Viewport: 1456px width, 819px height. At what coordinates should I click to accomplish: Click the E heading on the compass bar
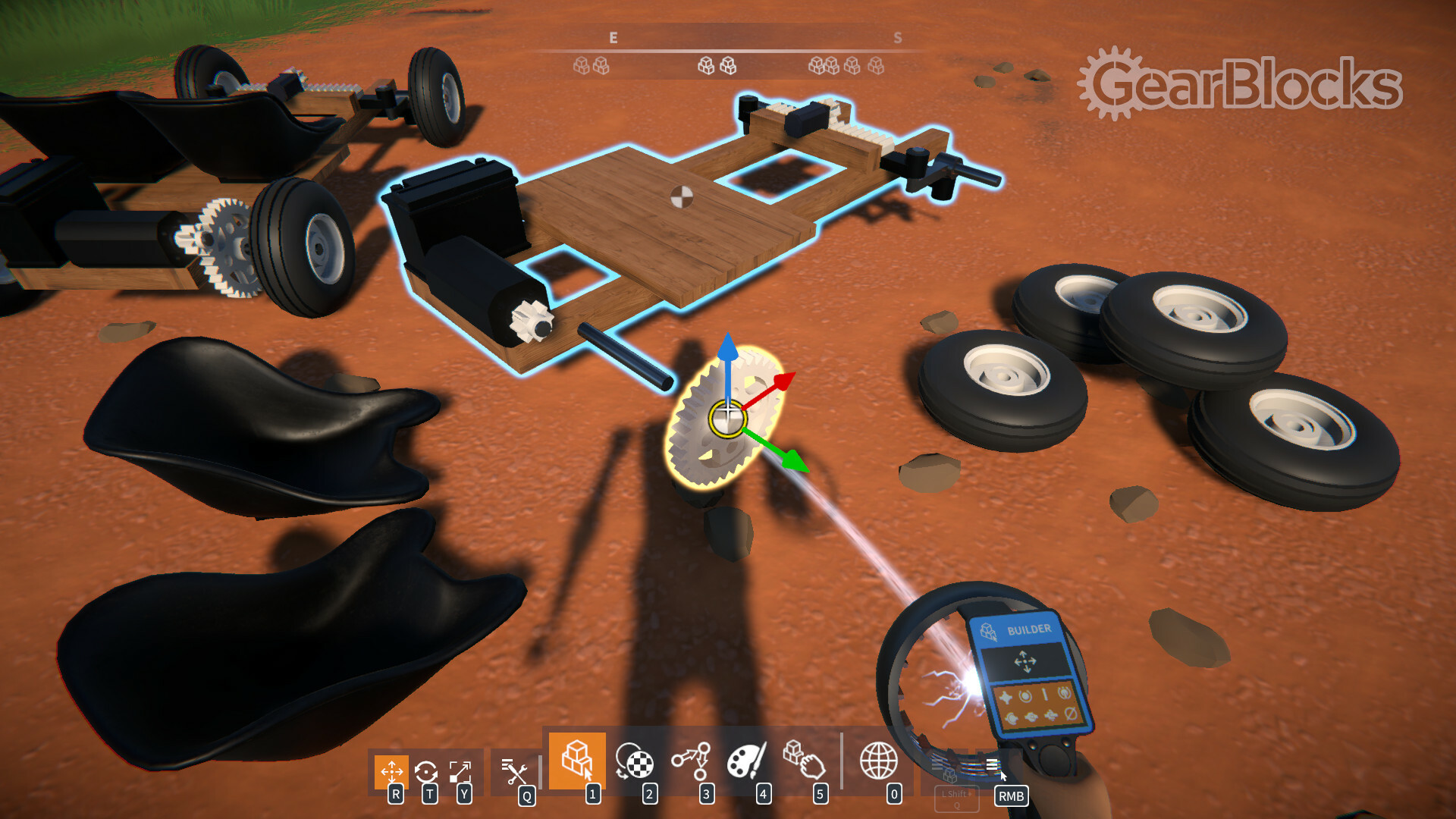[613, 36]
